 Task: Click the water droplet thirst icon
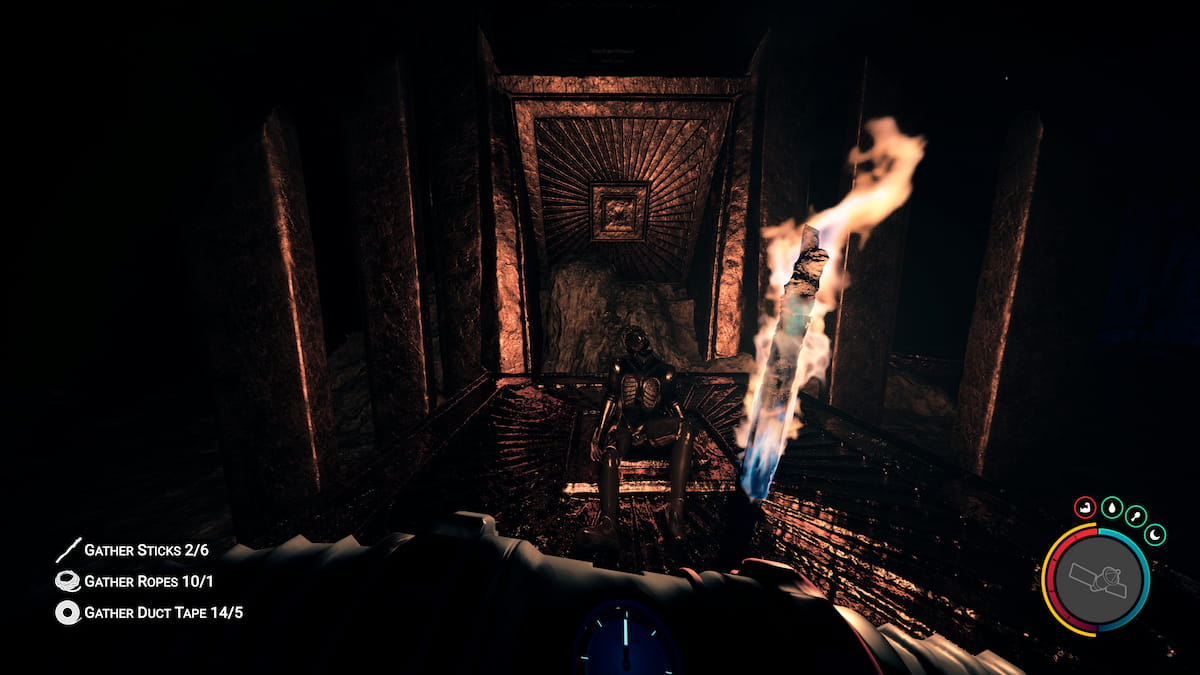click(x=1111, y=508)
